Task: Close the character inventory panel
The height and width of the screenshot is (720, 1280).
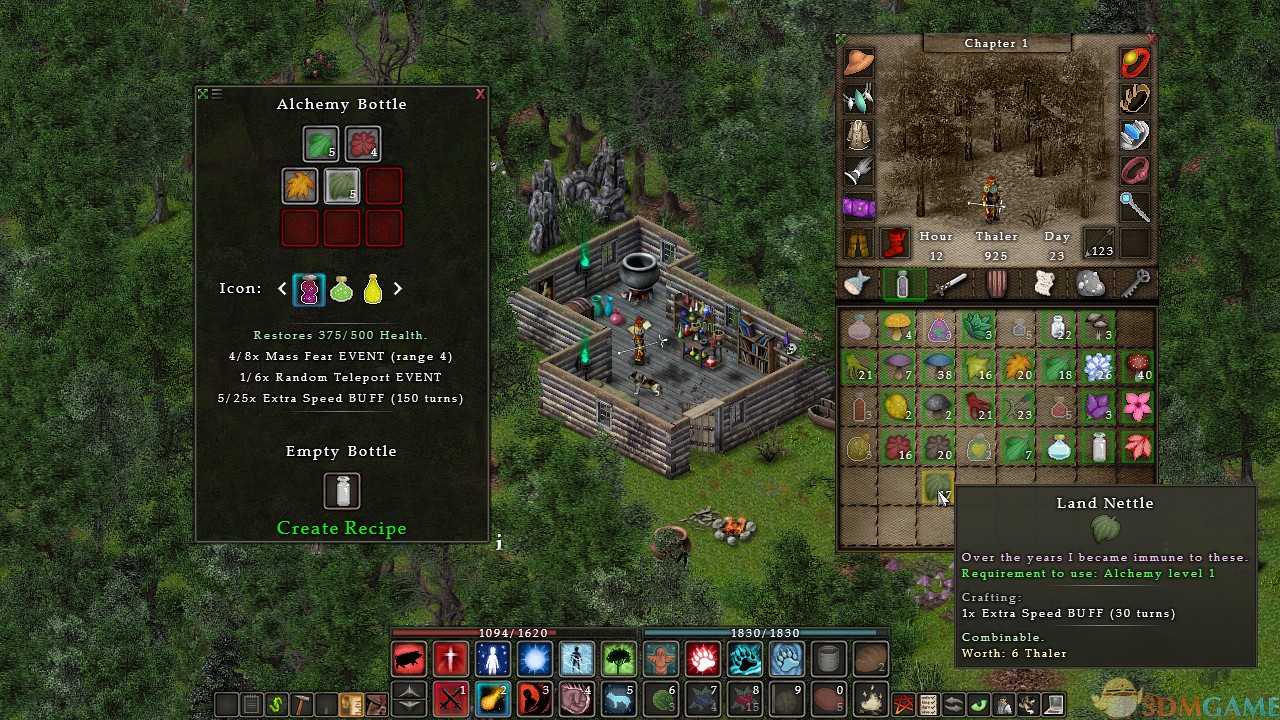Action: click(1151, 39)
